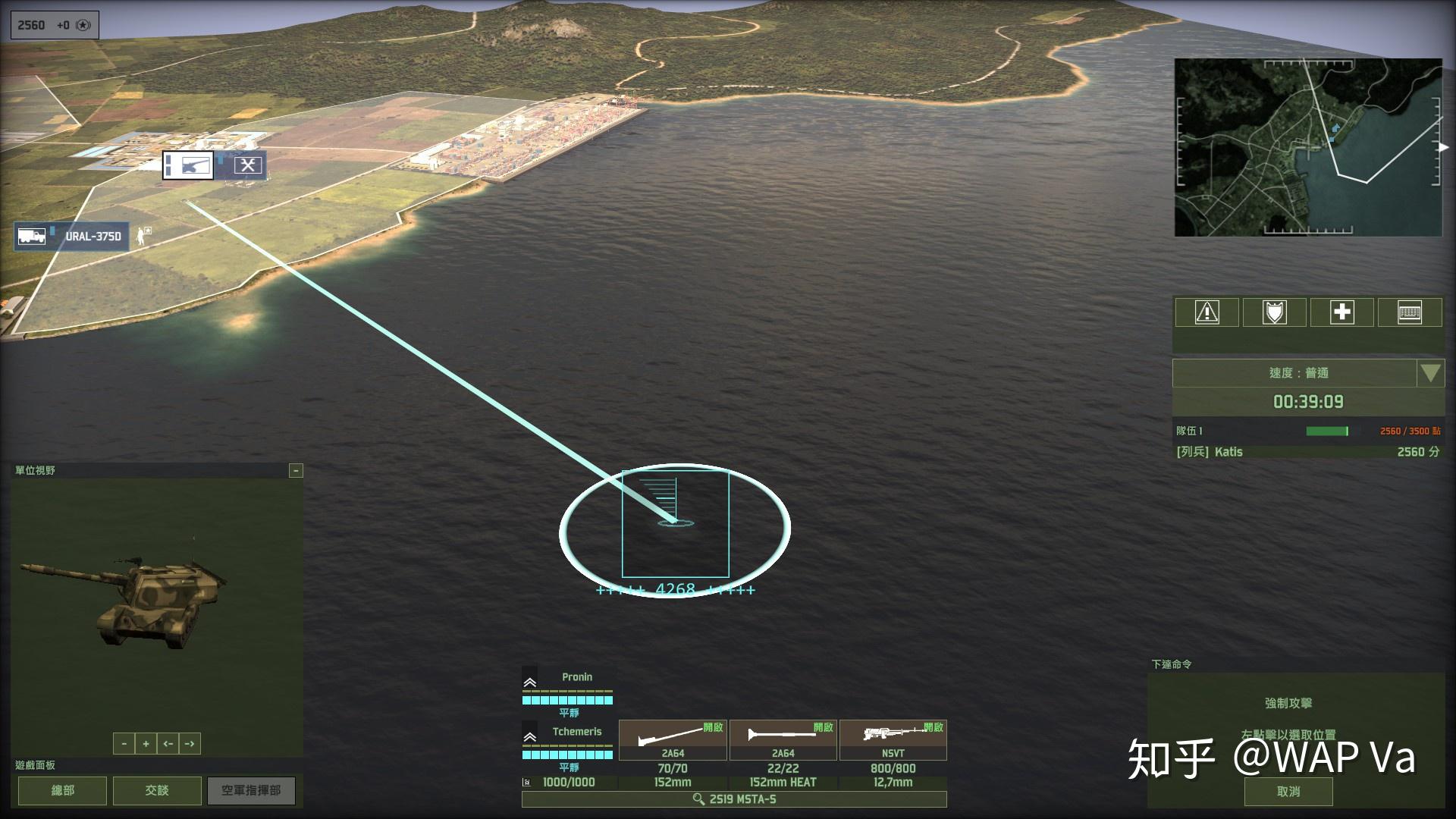Open the 速度 game speed dropdown arrow

(1429, 372)
